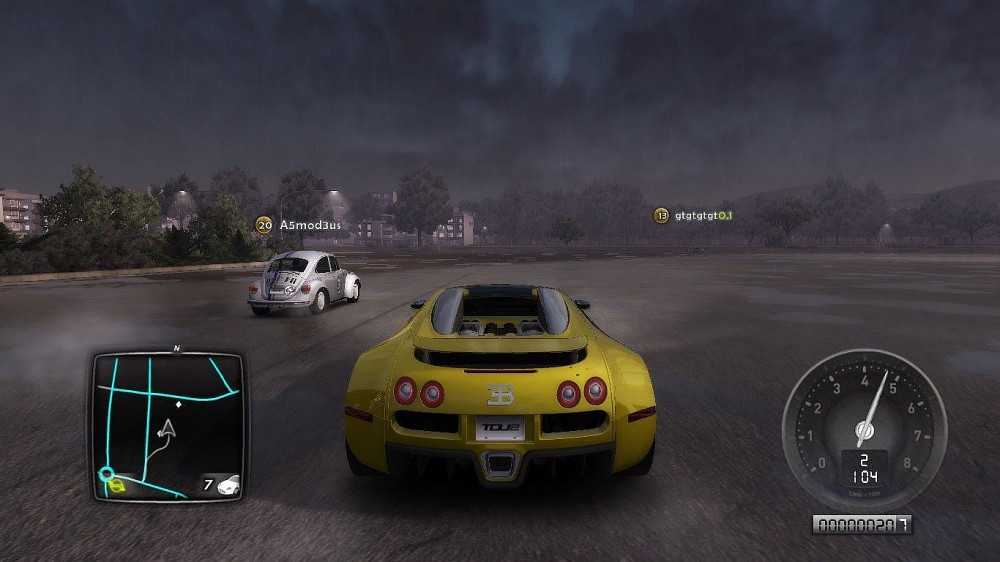The width and height of the screenshot is (1000, 562).
Task: Click the yellow icon on the minimap
Action: point(117,487)
